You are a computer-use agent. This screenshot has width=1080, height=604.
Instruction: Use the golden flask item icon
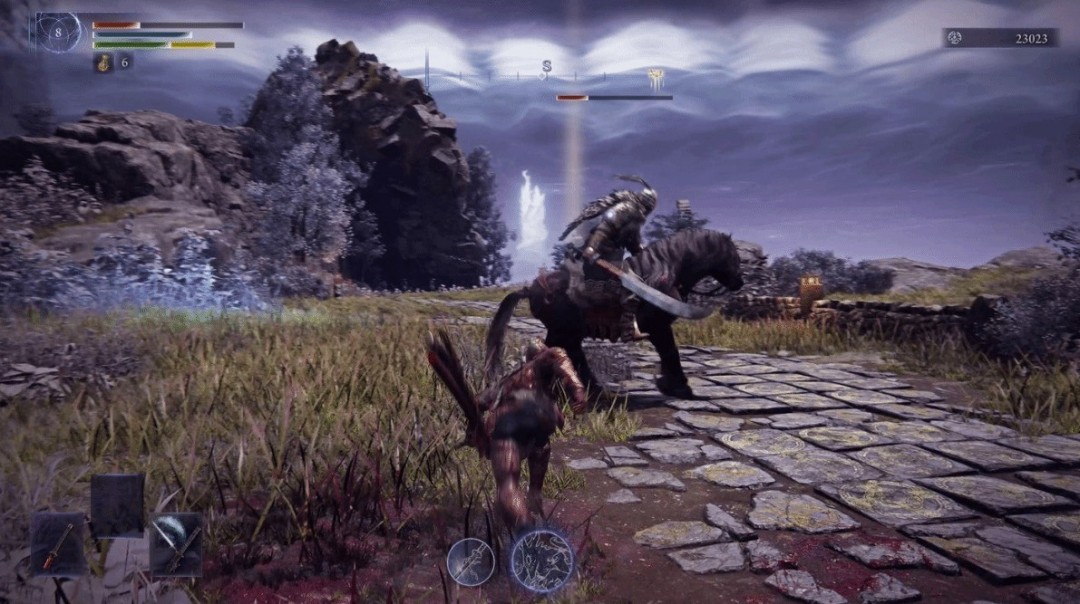(x=103, y=62)
